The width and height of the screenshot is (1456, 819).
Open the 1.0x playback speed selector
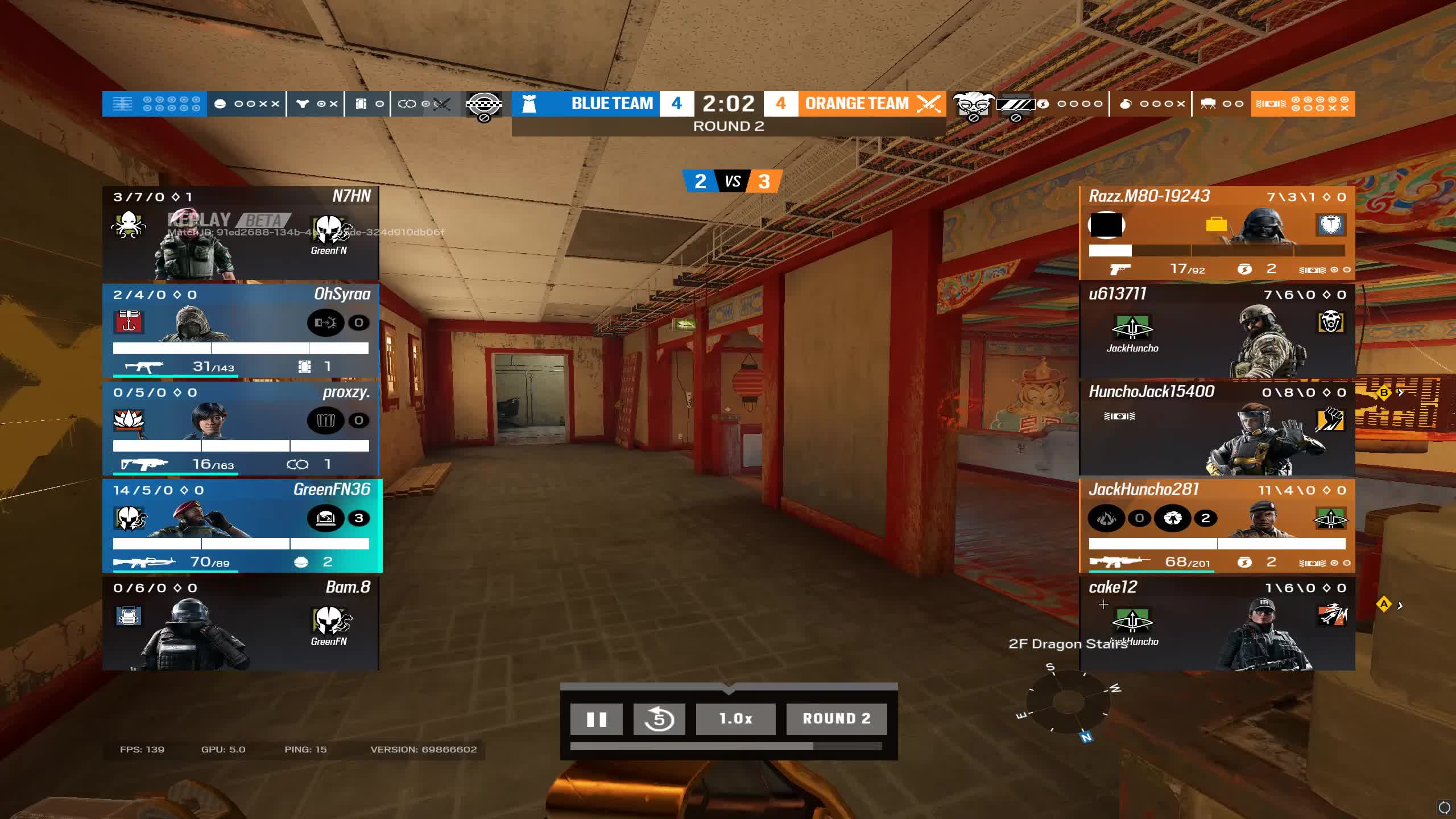tap(735, 718)
